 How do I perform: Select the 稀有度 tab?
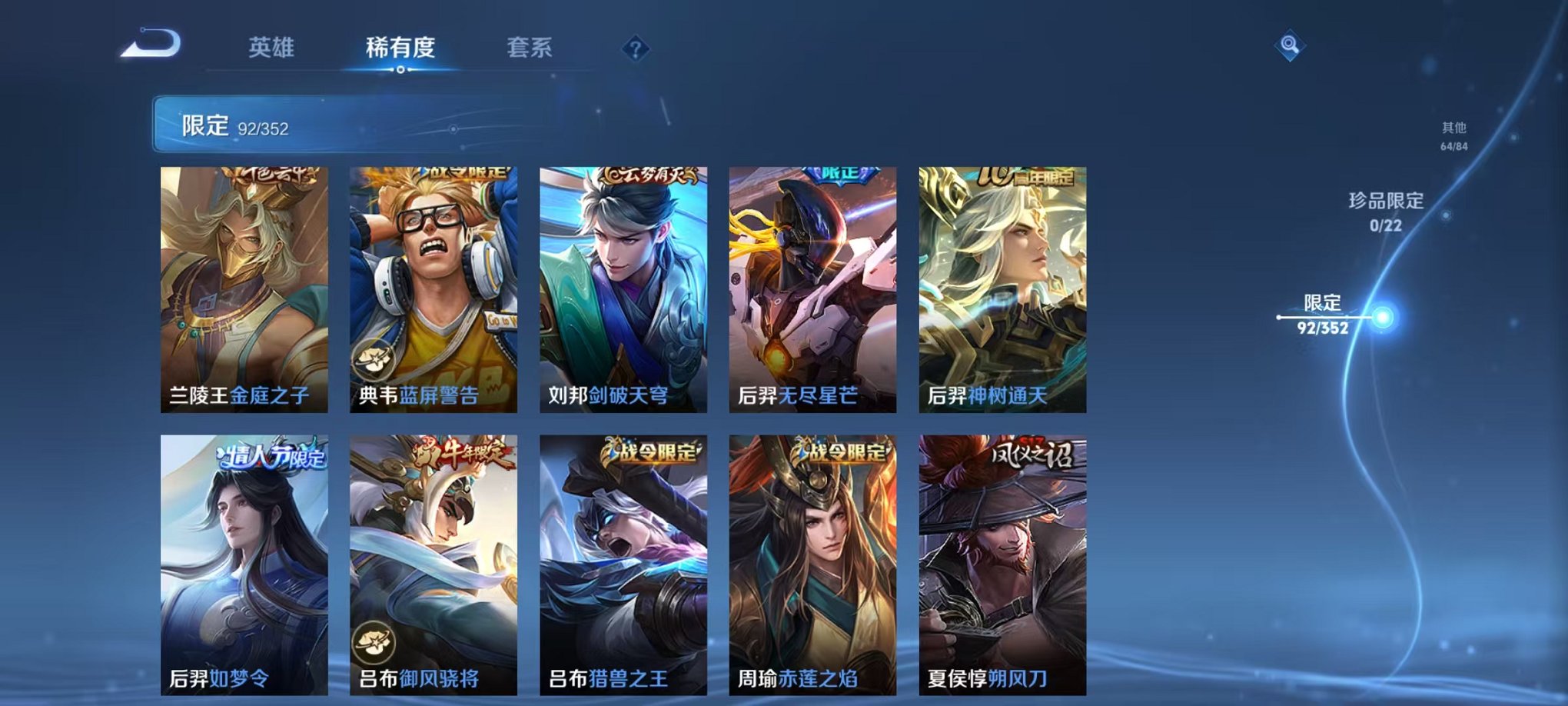[x=399, y=48]
